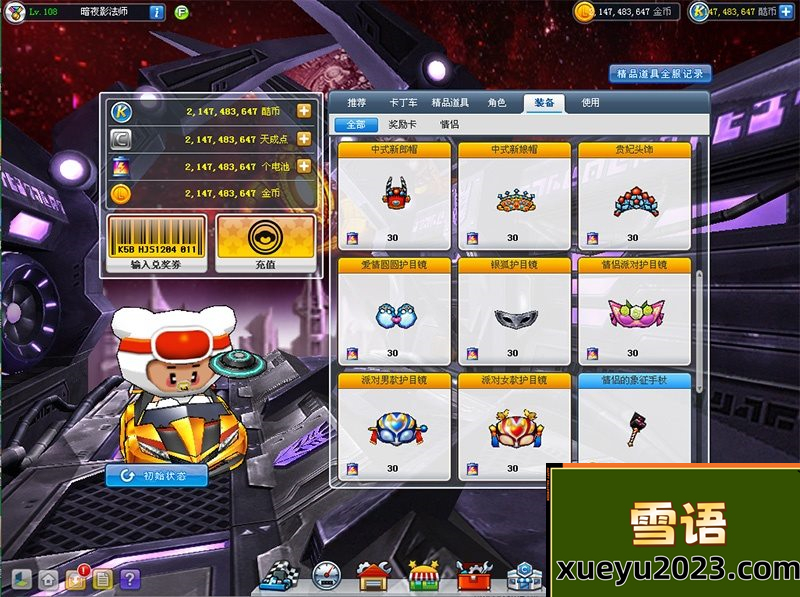The height and width of the screenshot is (597, 800).
Task: Open the 使用 tab
Action: [590, 102]
